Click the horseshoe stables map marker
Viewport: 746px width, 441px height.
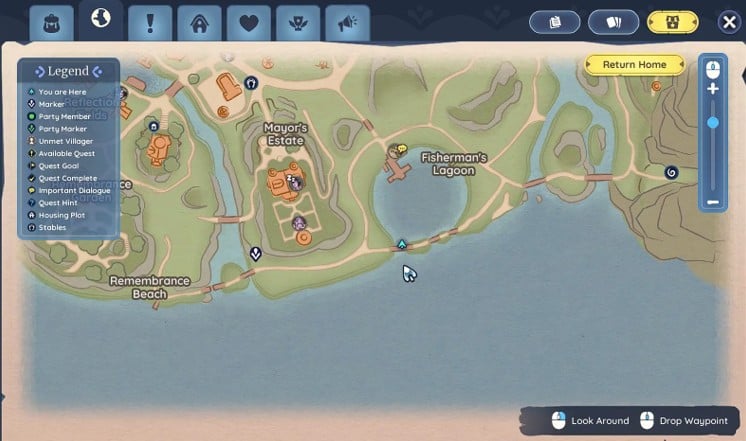click(x=251, y=83)
